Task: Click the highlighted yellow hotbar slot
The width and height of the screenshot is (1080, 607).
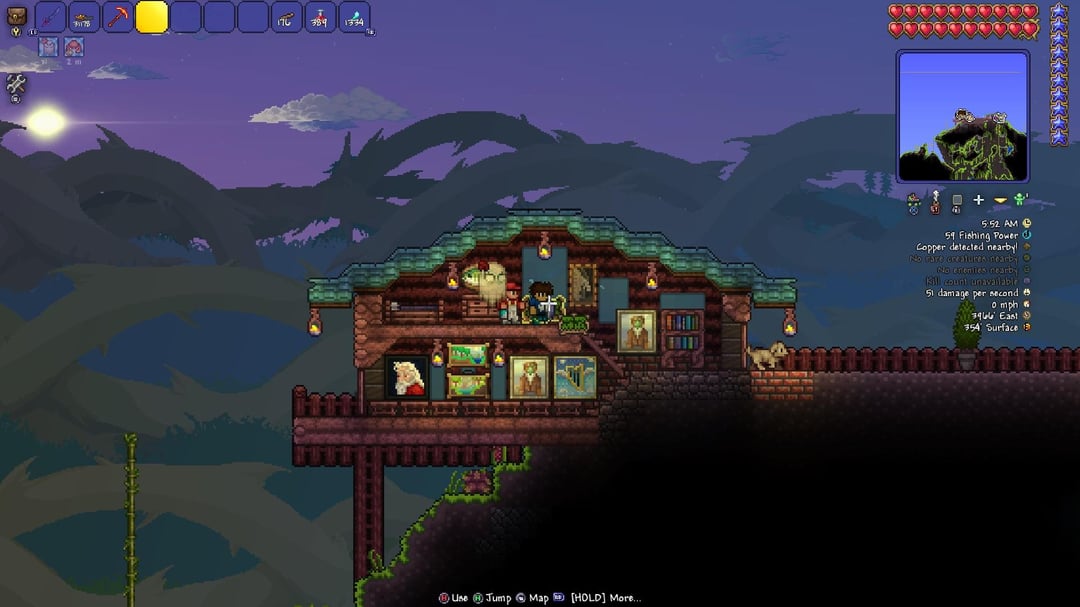Action: click(x=152, y=17)
